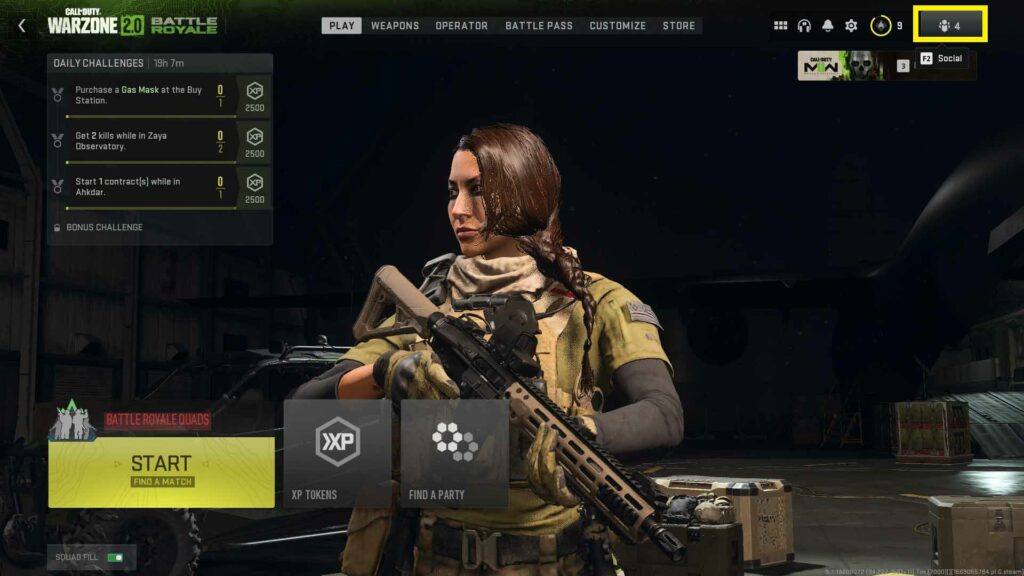This screenshot has height=576, width=1024.
Task: Click the headset voice channel icon
Action: [x=804, y=26]
